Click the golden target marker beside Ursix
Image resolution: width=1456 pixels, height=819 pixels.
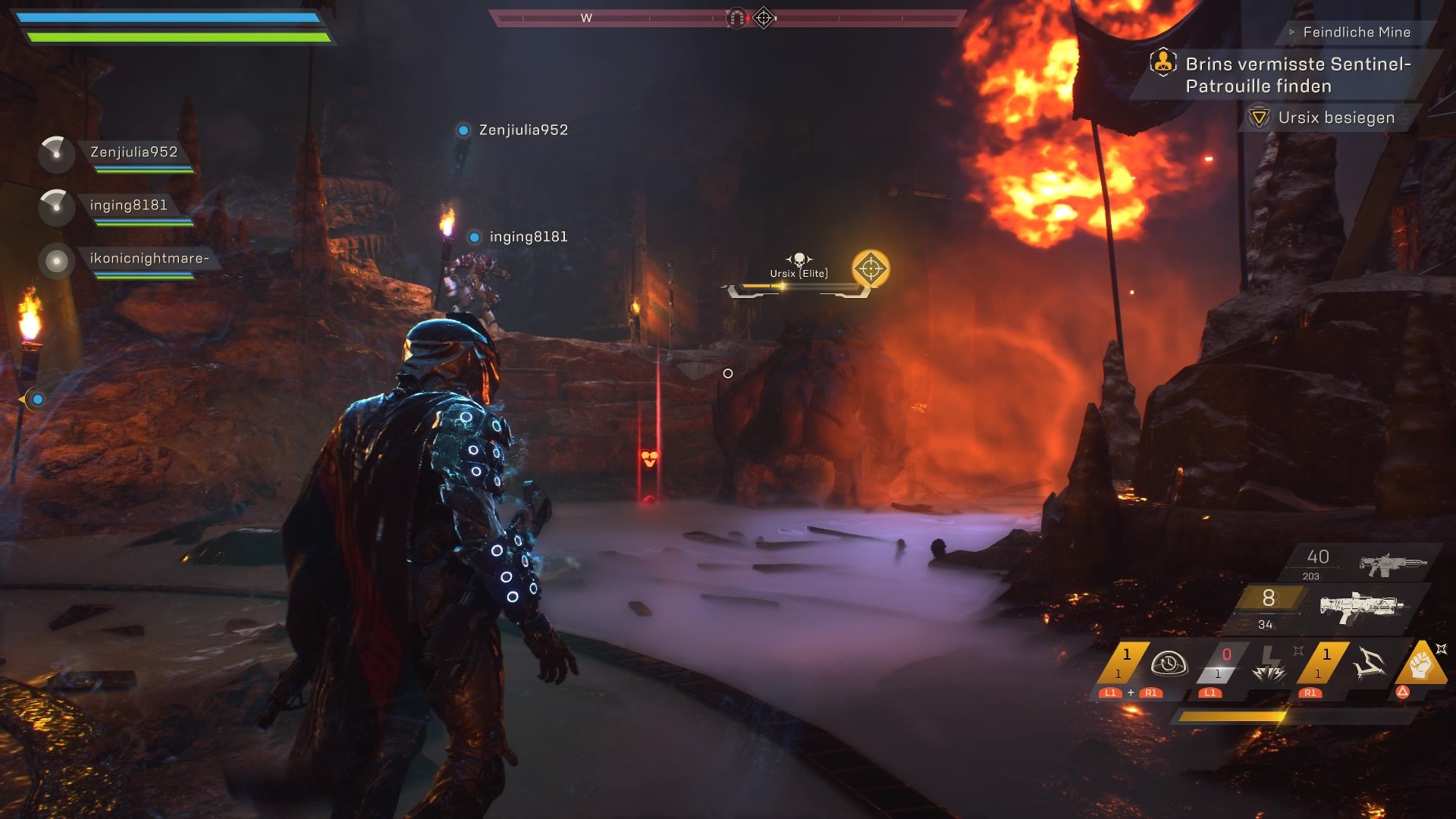[870, 268]
